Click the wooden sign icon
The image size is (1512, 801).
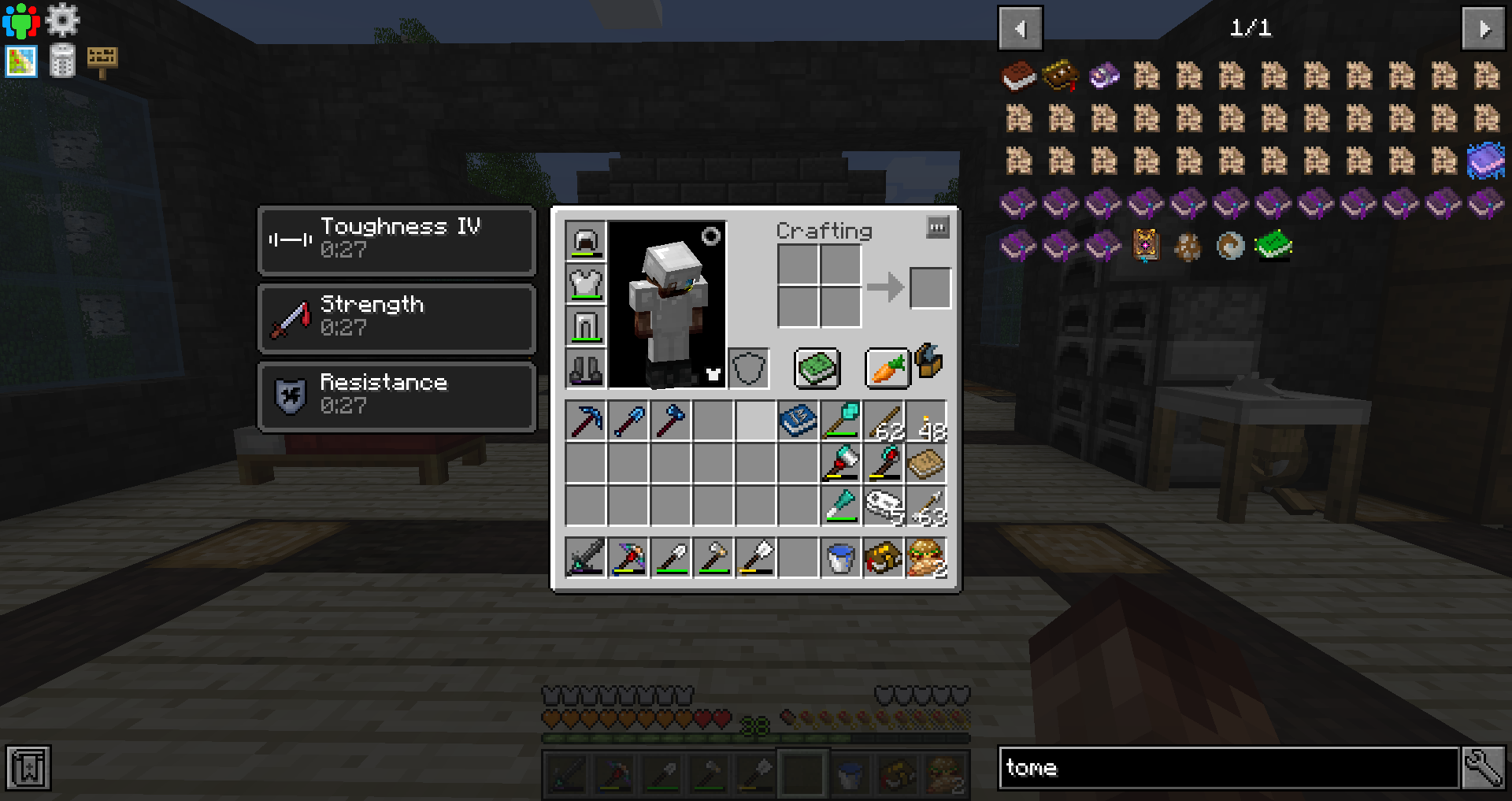[102, 61]
